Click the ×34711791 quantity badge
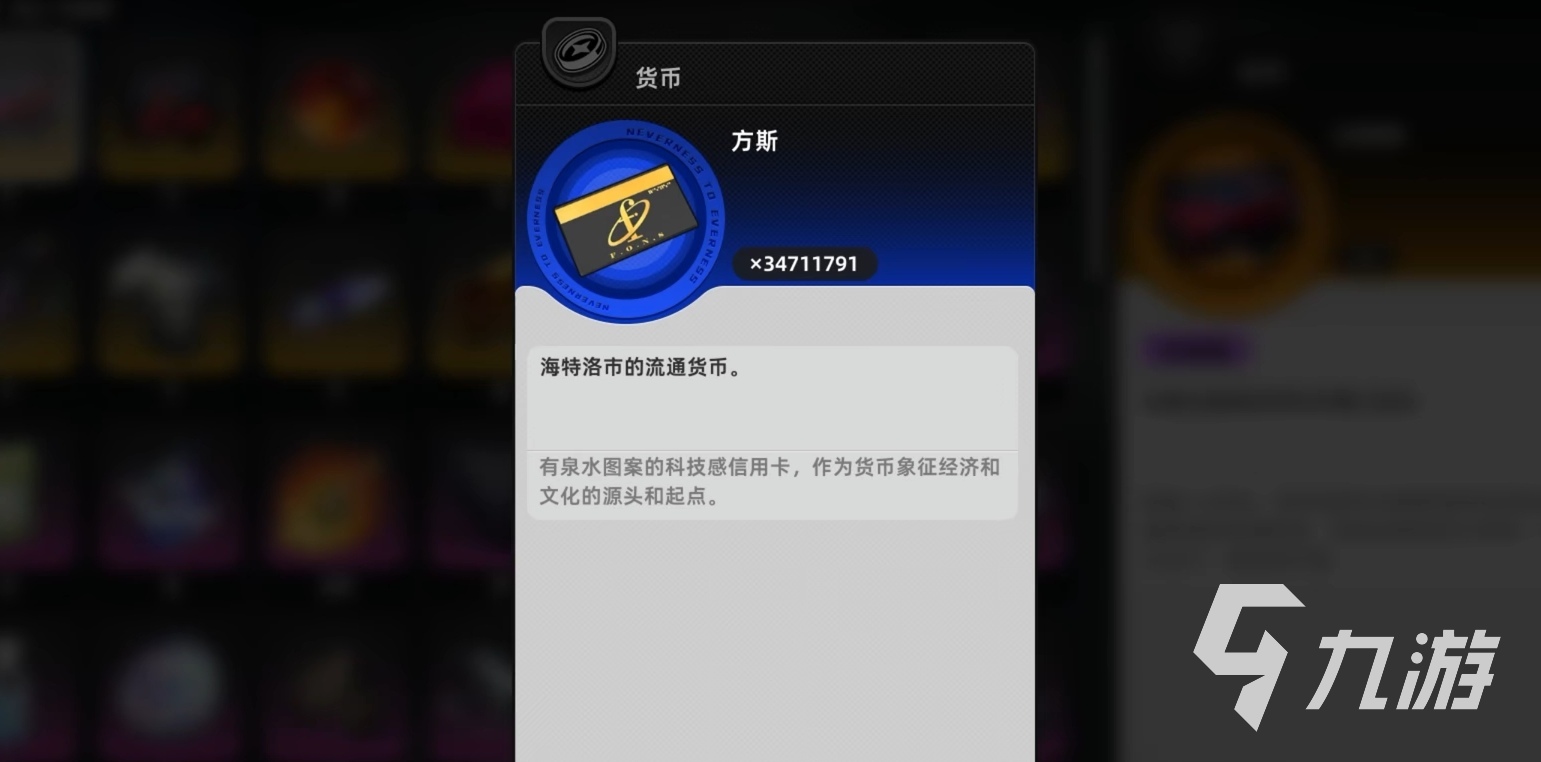 click(805, 264)
